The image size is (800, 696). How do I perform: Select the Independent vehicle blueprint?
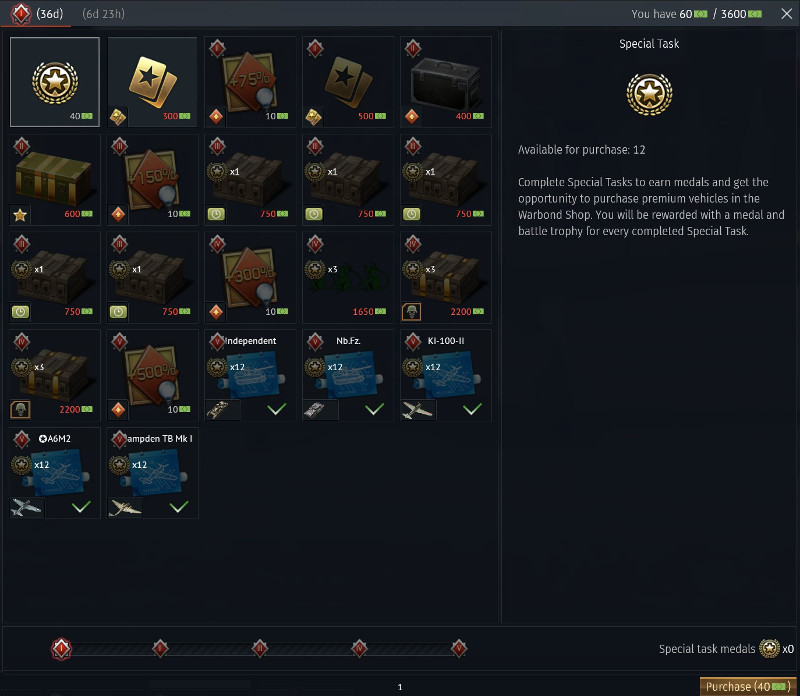(x=250, y=375)
